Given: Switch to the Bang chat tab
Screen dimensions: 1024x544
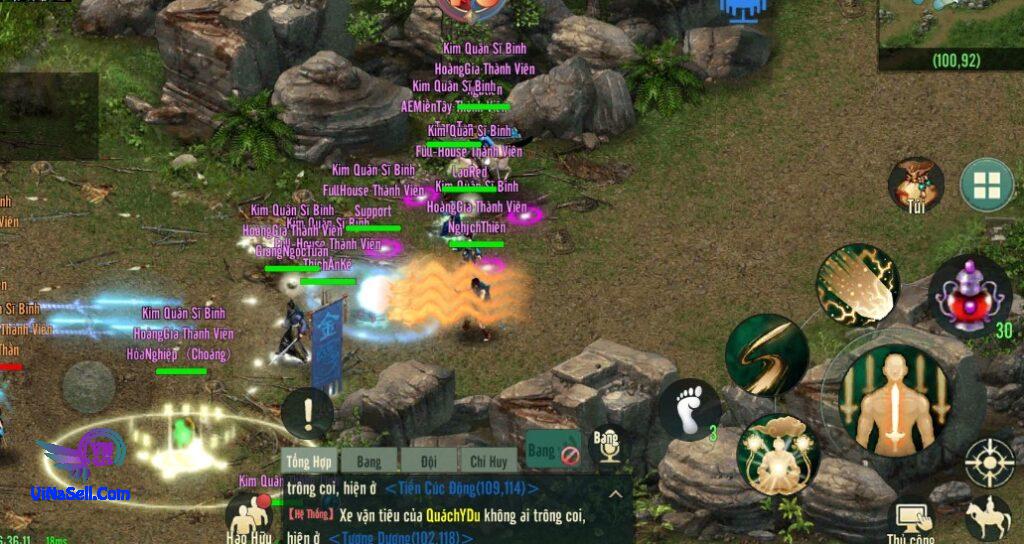Looking at the screenshot, I should pos(367,460).
